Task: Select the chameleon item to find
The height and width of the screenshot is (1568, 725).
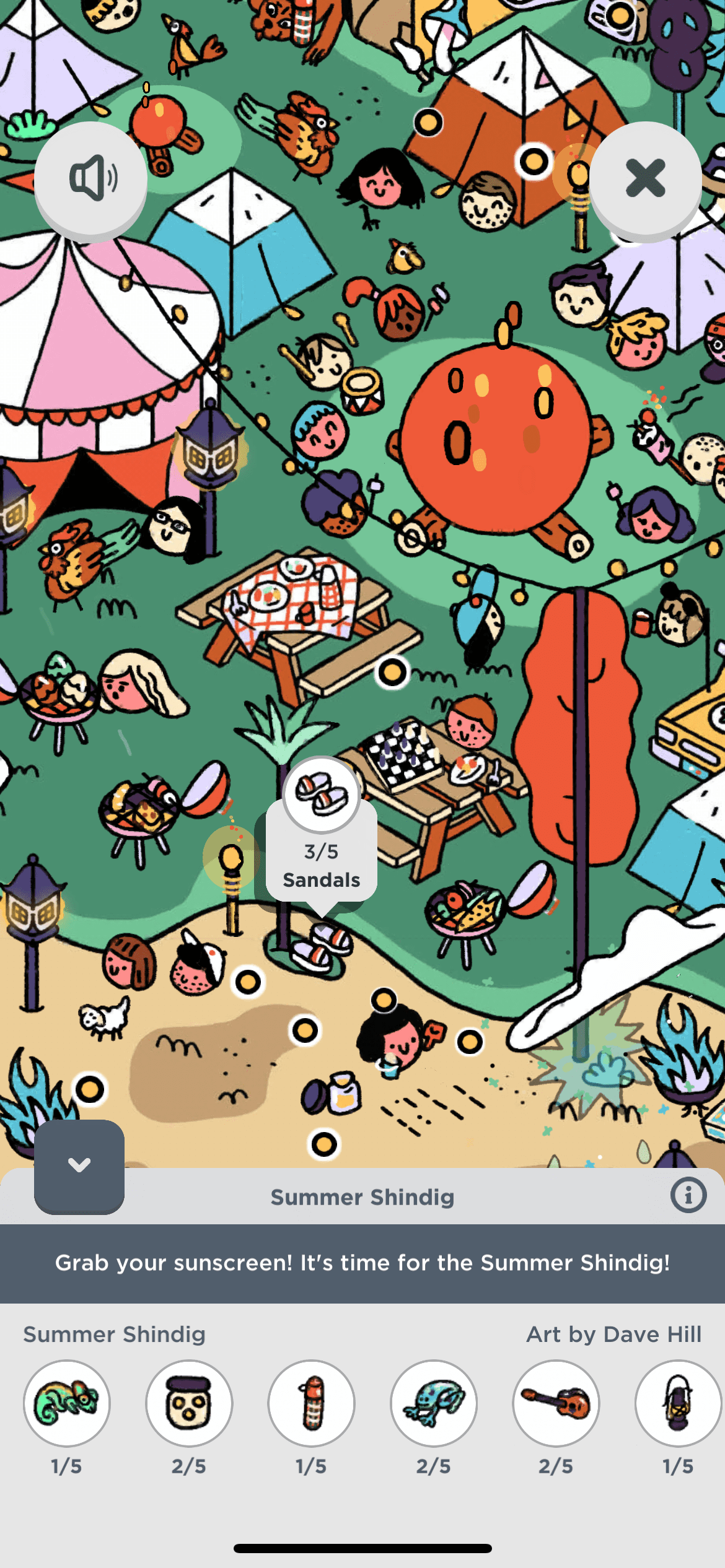Action: (x=67, y=1403)
